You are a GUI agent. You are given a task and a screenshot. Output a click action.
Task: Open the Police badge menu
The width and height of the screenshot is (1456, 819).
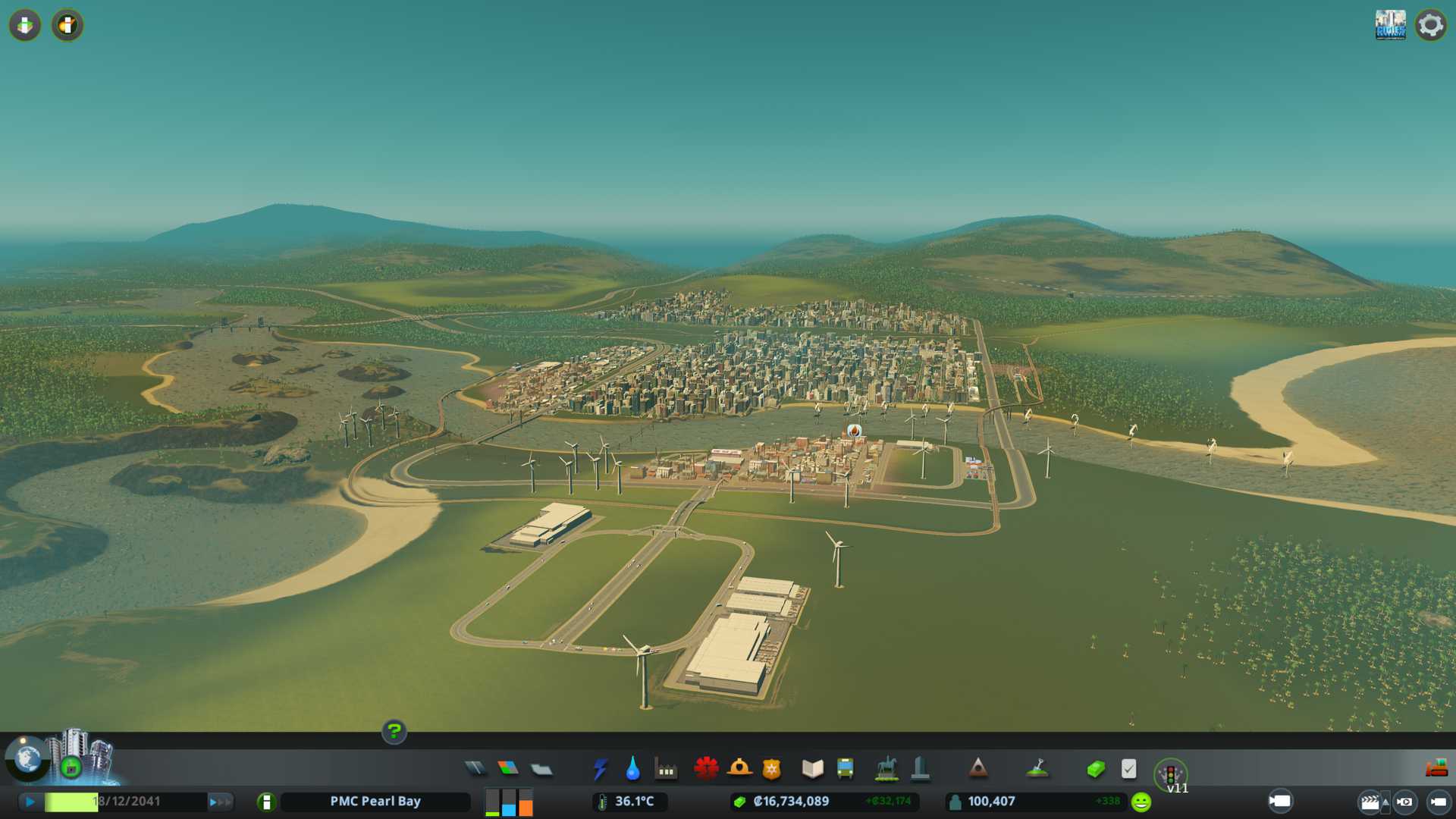771,769
